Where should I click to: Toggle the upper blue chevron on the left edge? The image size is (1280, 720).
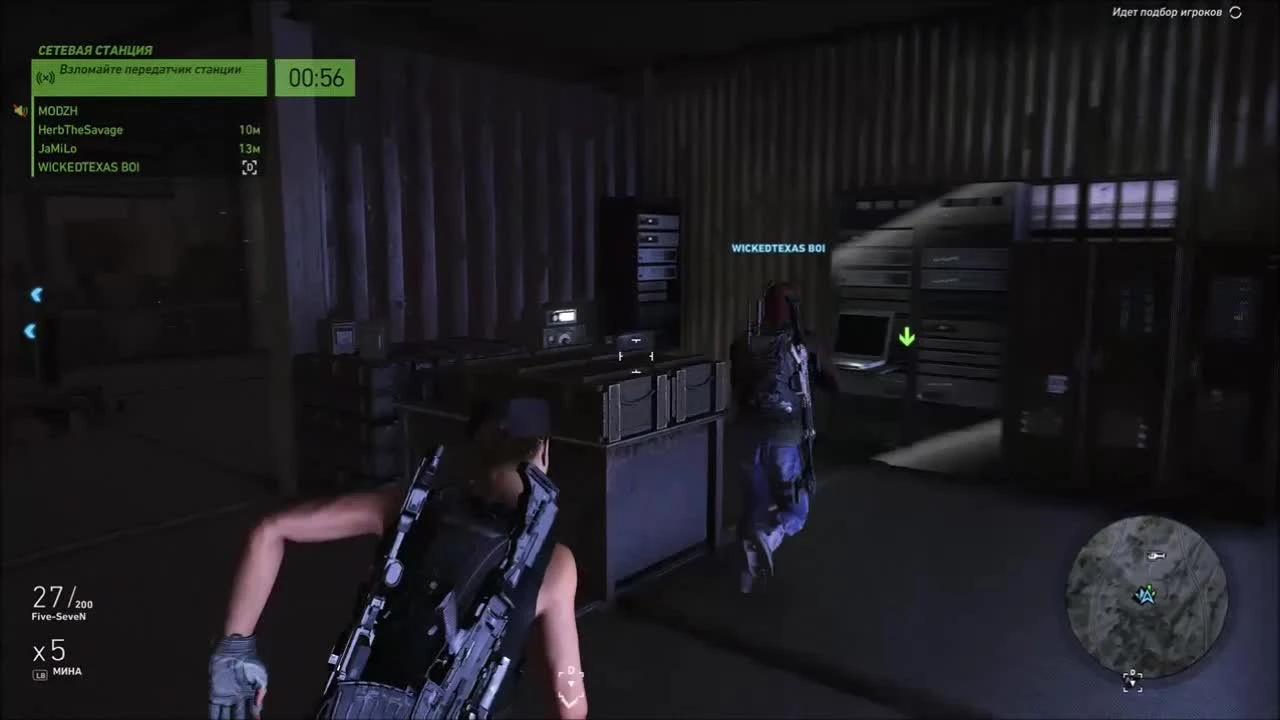(x=36, y=294)
